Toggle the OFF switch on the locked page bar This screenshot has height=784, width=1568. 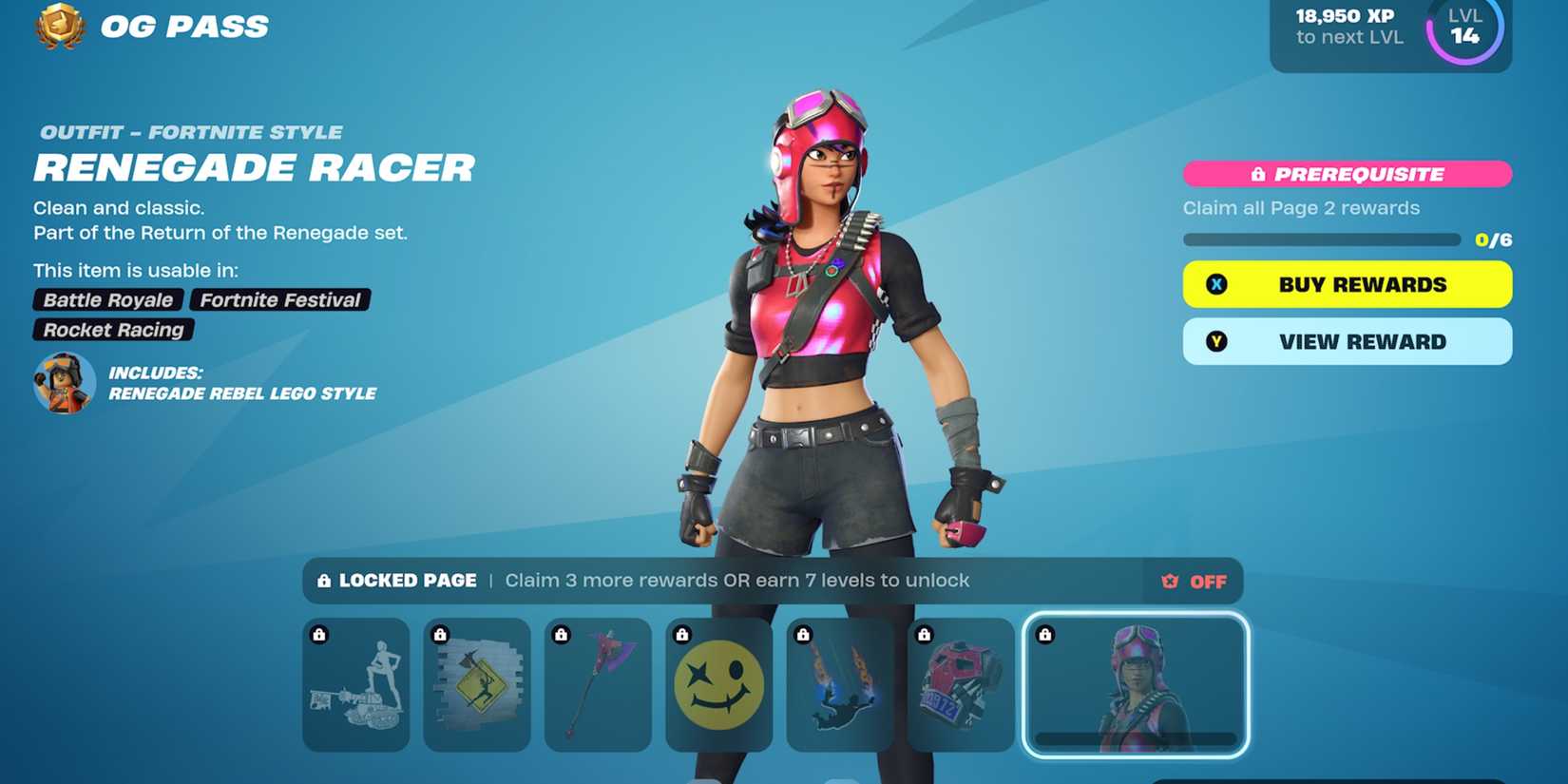1195,581
